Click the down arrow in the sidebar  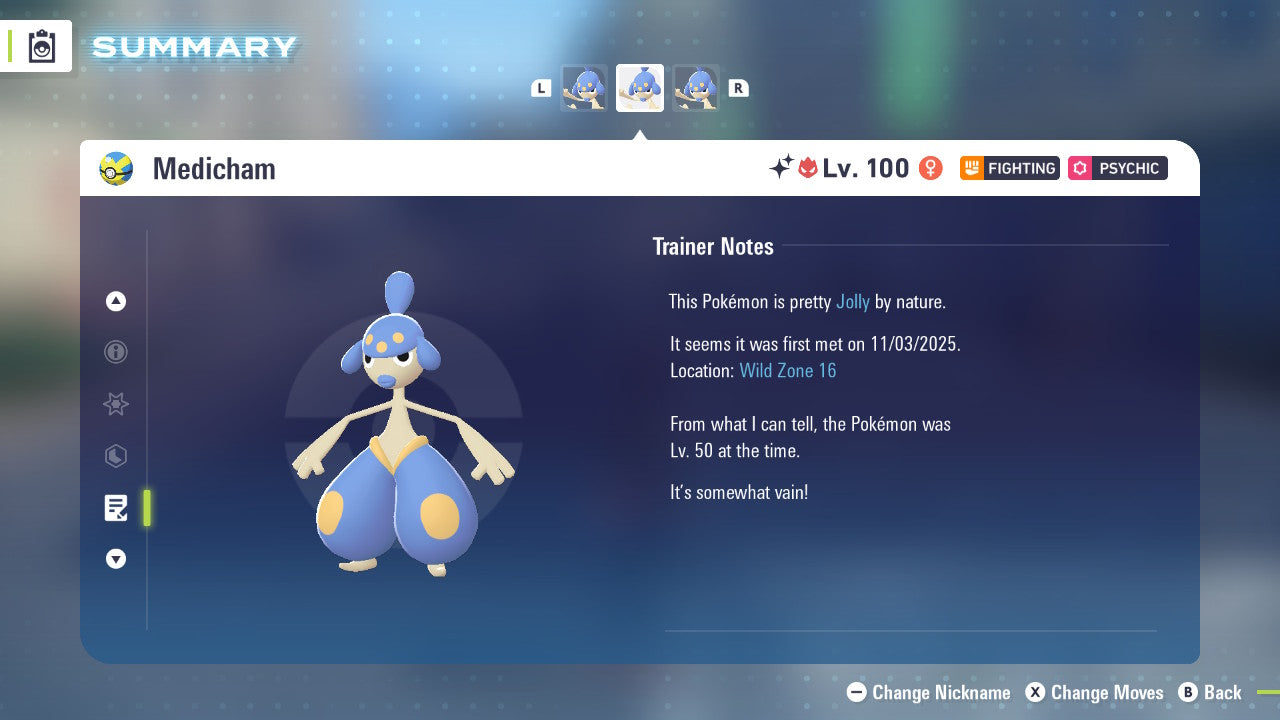(x=116, y=559)
